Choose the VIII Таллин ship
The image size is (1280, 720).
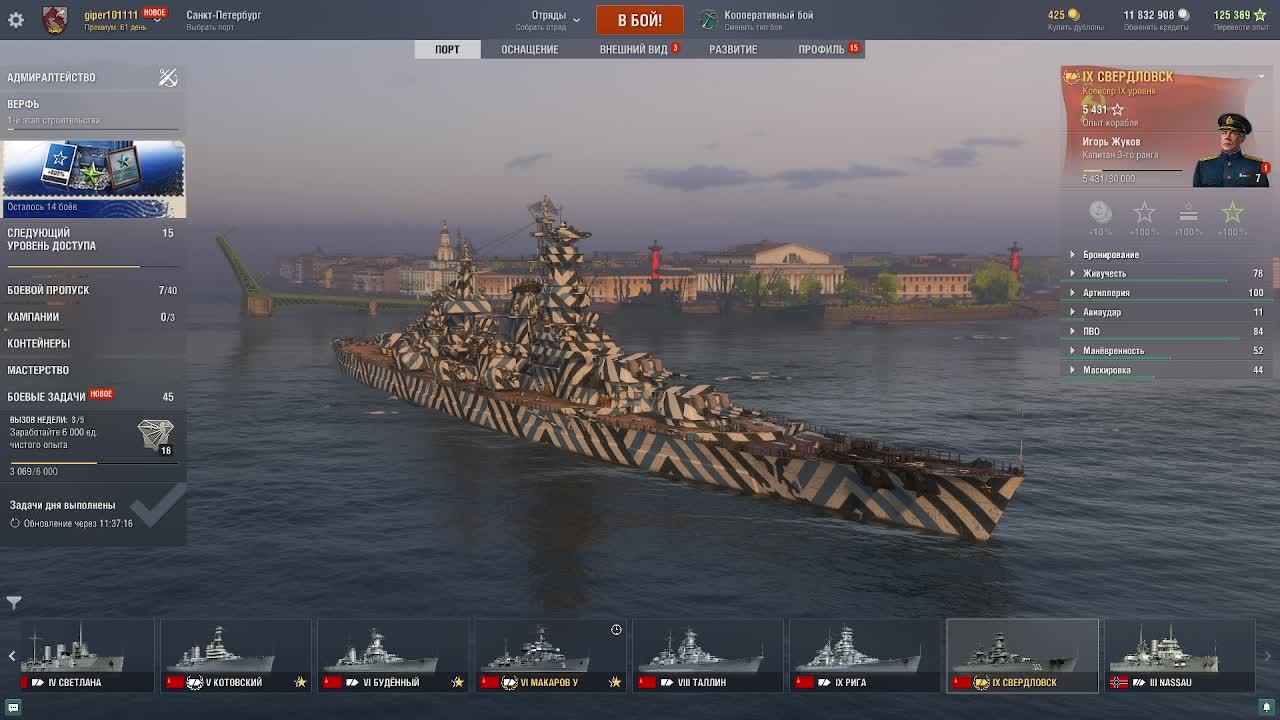click(x=707, y=656)
